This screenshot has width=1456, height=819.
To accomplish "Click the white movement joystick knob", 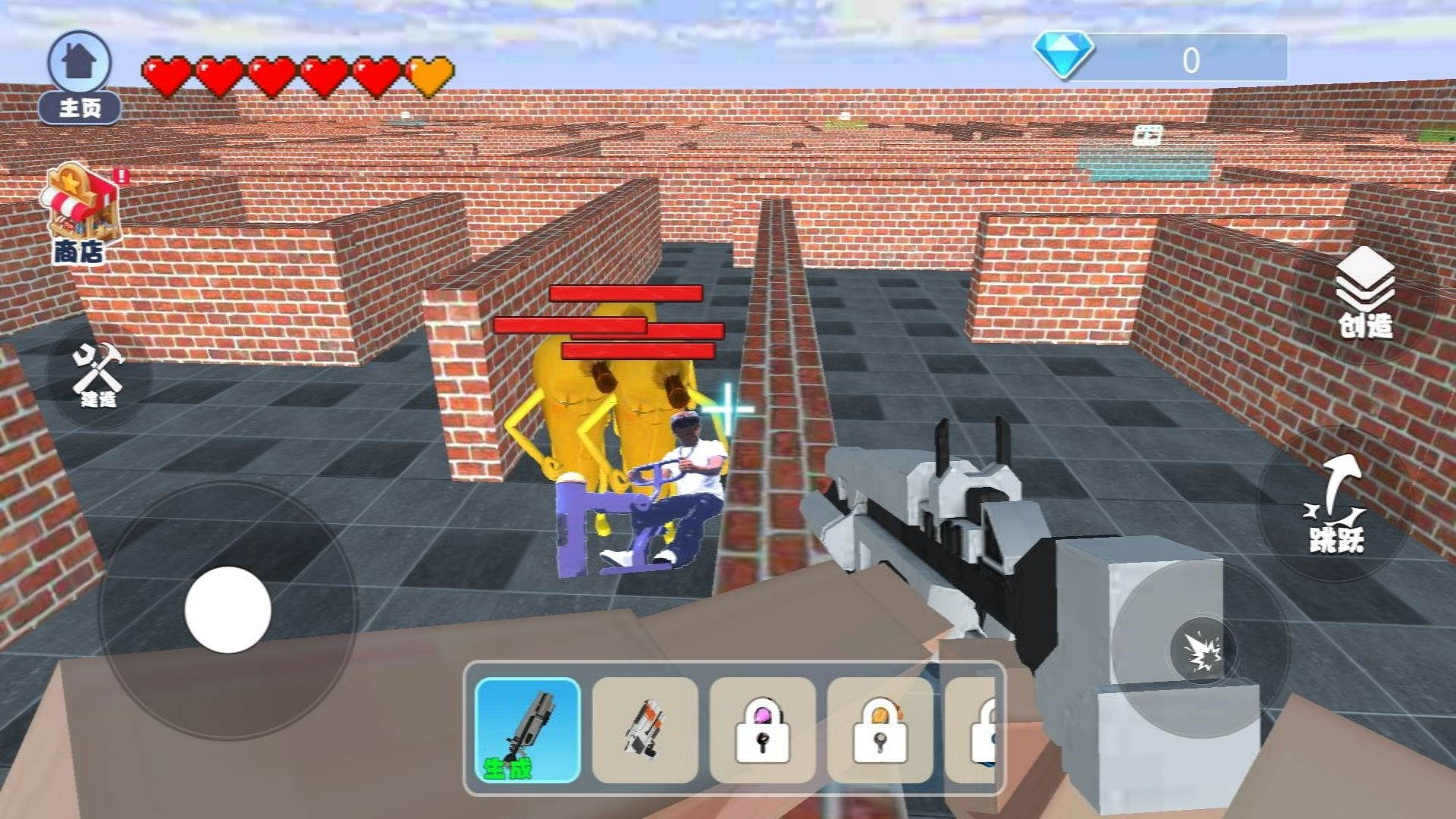I will point(227,610).
